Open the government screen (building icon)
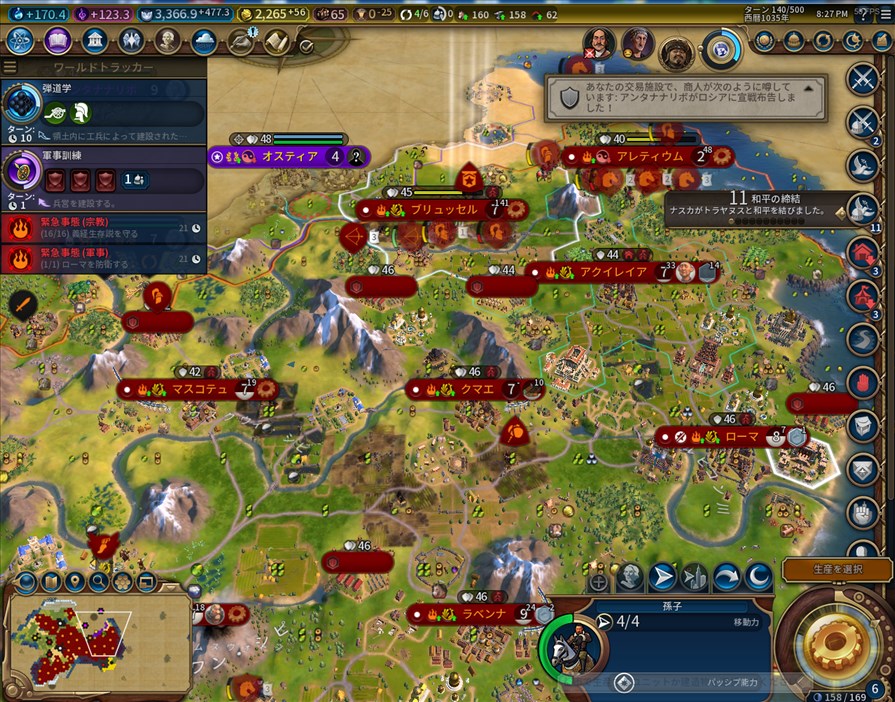 [x=94, y=41]
